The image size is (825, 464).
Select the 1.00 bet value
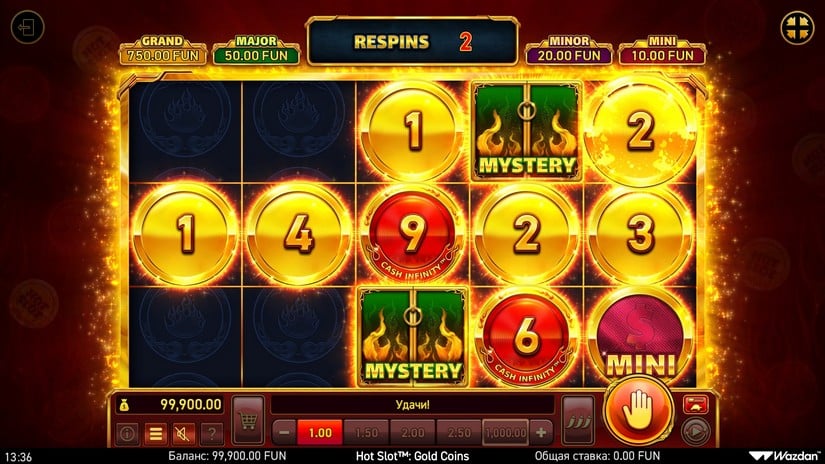[319, 433]
